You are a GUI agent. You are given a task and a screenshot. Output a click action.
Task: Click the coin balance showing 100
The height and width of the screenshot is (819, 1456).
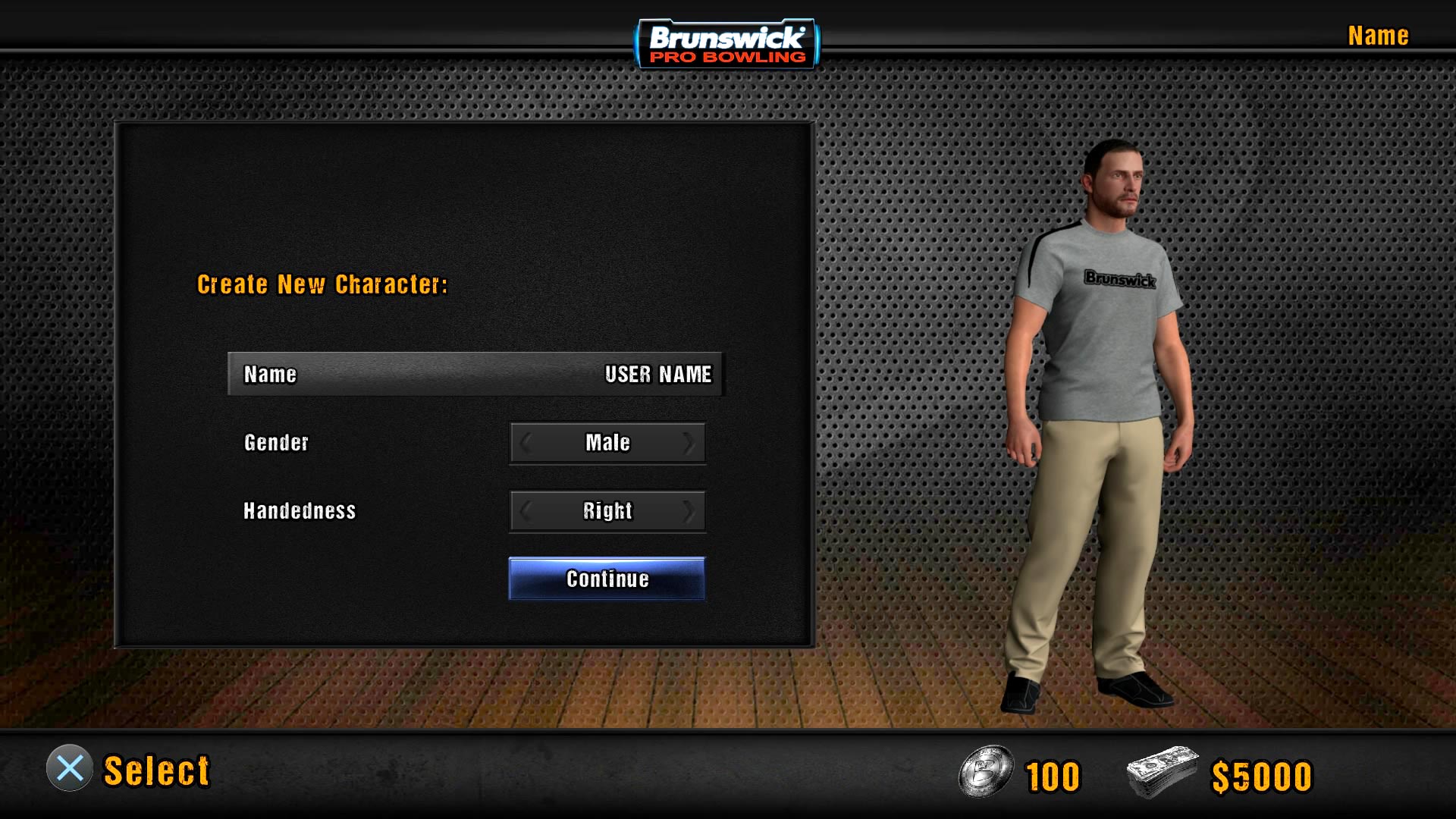coord(1053,773)
